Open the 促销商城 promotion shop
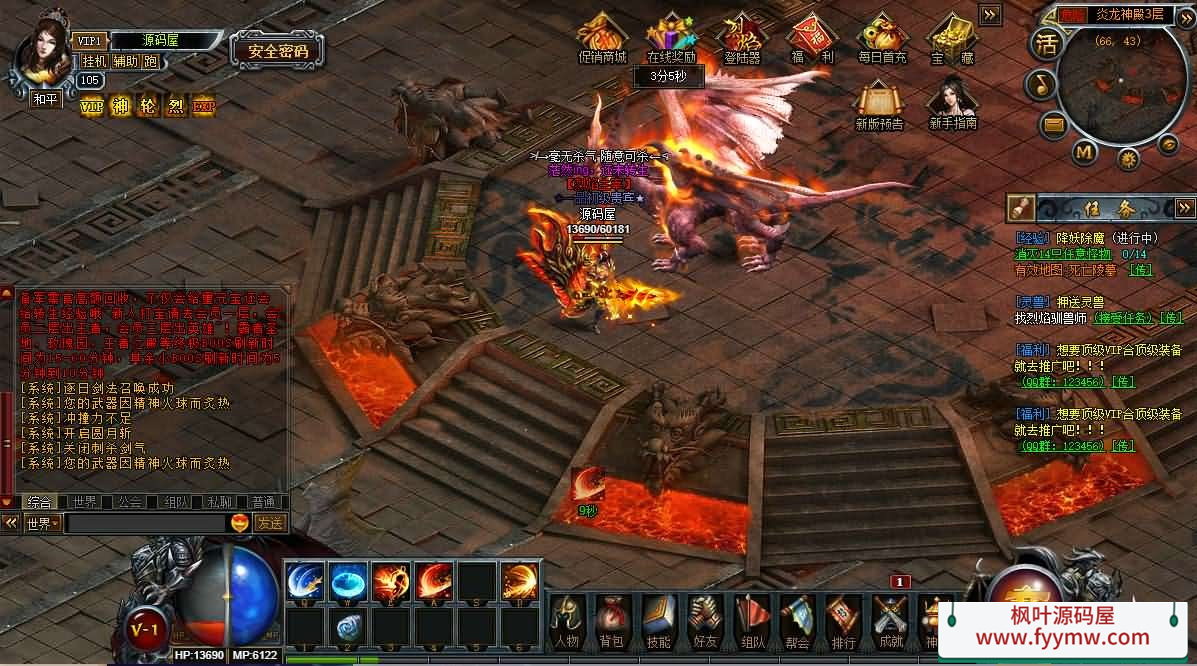1197x666 pixels. point(602,40)
